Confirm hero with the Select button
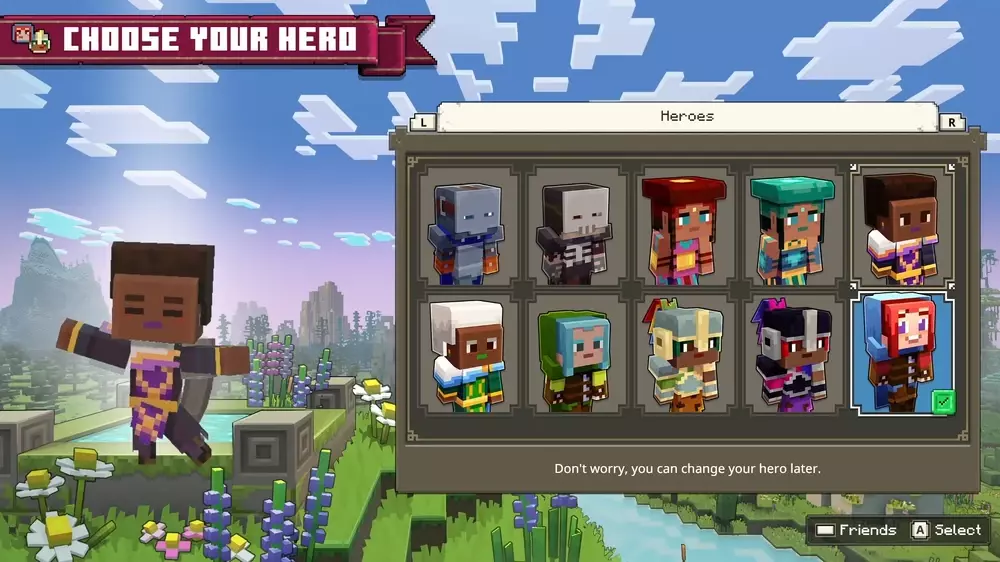The width and height of the screenshot is (1000, 562). pos(945,530)
